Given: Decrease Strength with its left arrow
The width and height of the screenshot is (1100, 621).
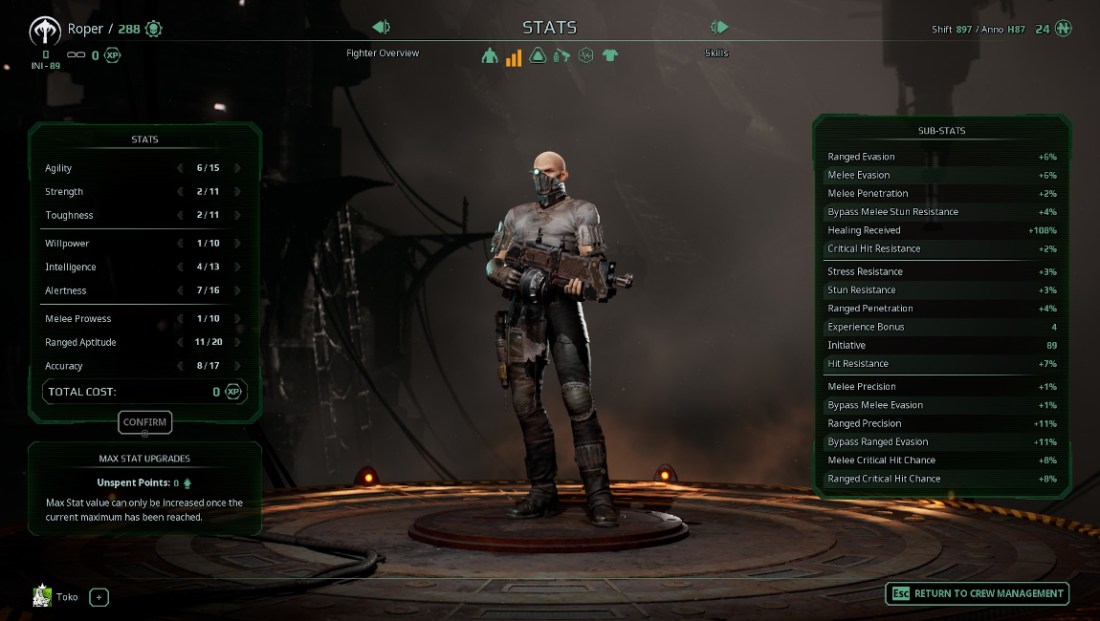Looking at the screenshot, I should click(180, 192).
